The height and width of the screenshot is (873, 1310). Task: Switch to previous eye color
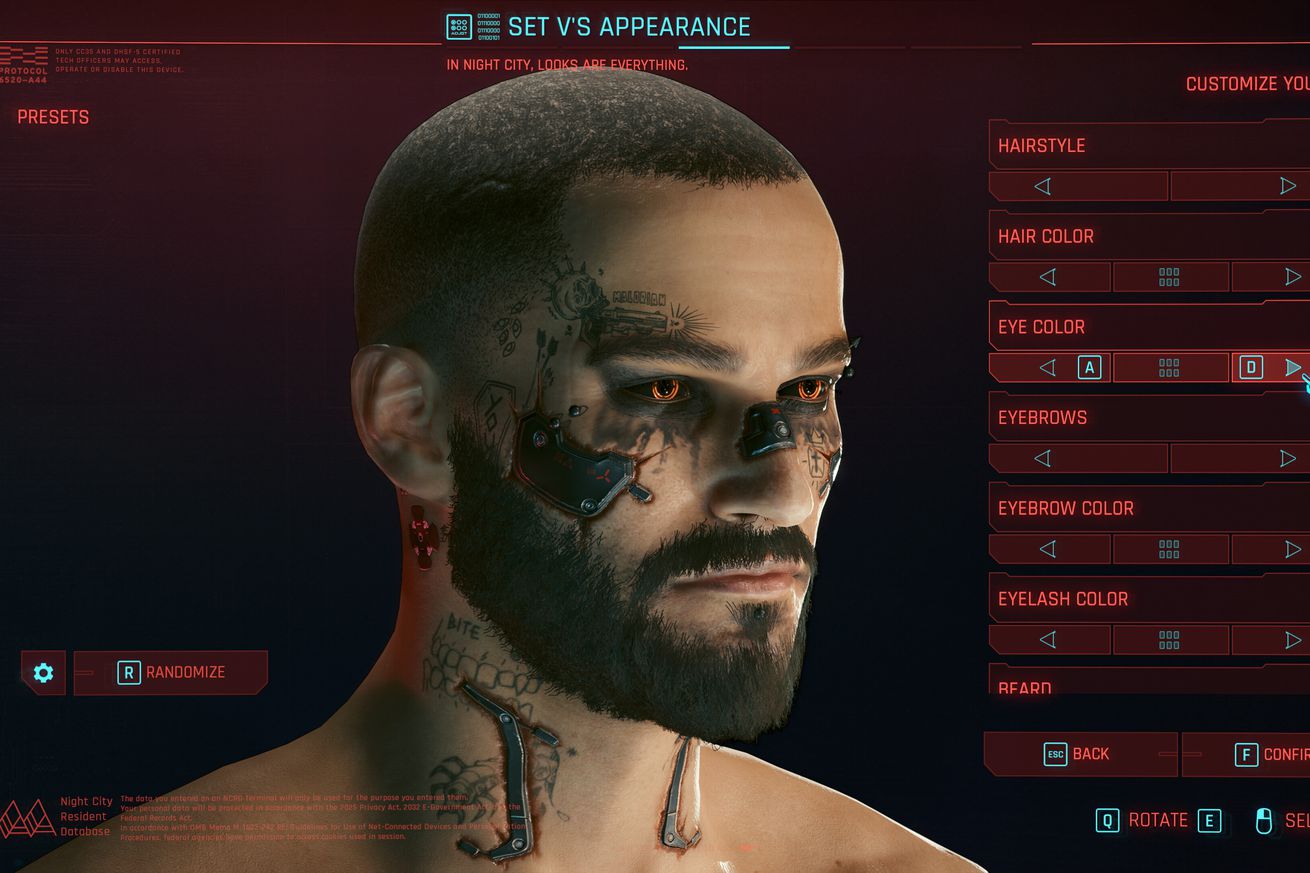pos(1048,368)
